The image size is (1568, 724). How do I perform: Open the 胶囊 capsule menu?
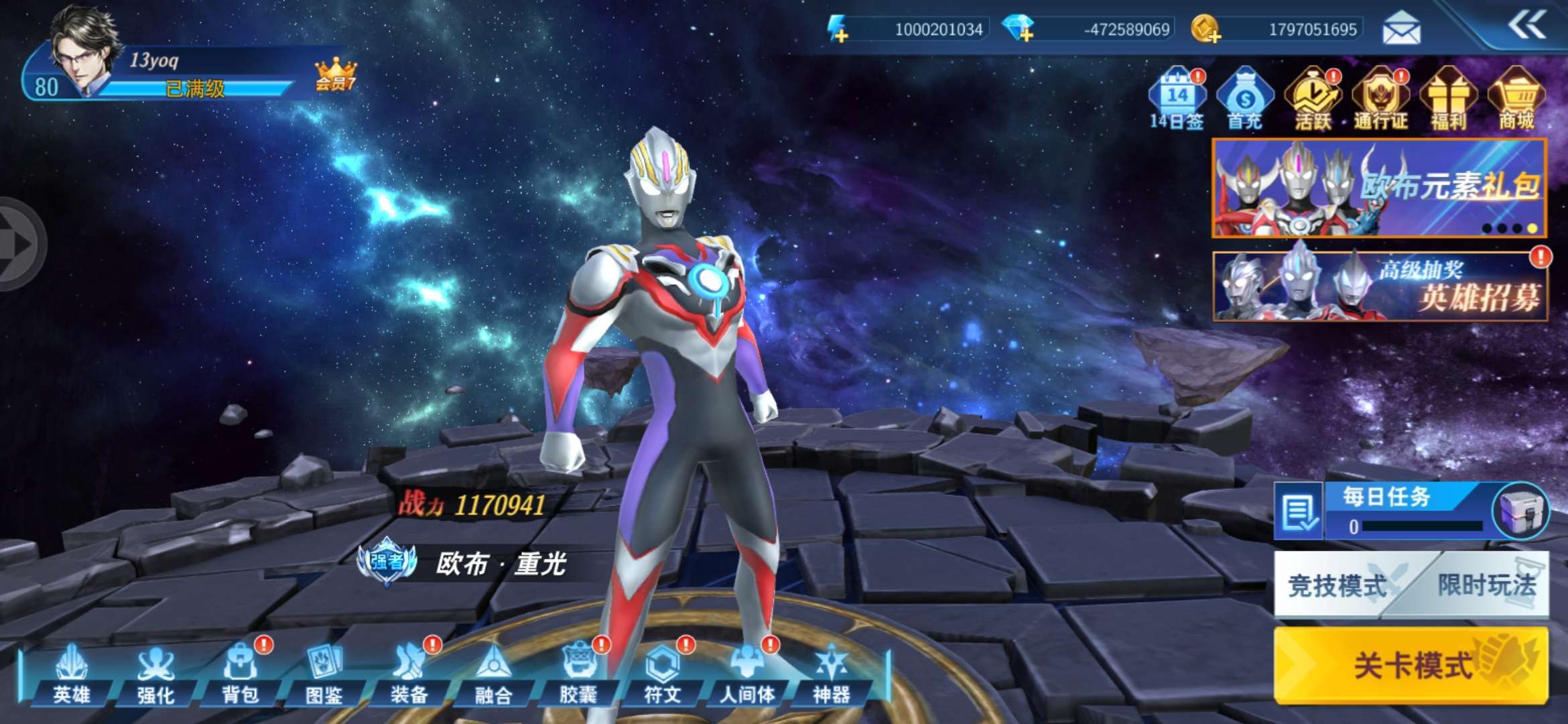(x=578, y=675)
